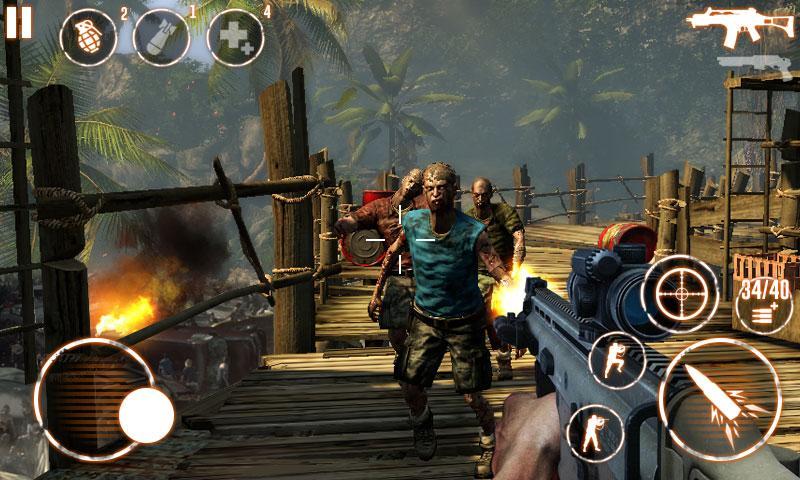Tap the crouching soldier stance button
The width and height of the screenshot is (800, 480).
pyautogui.click(x=617, y=360)
